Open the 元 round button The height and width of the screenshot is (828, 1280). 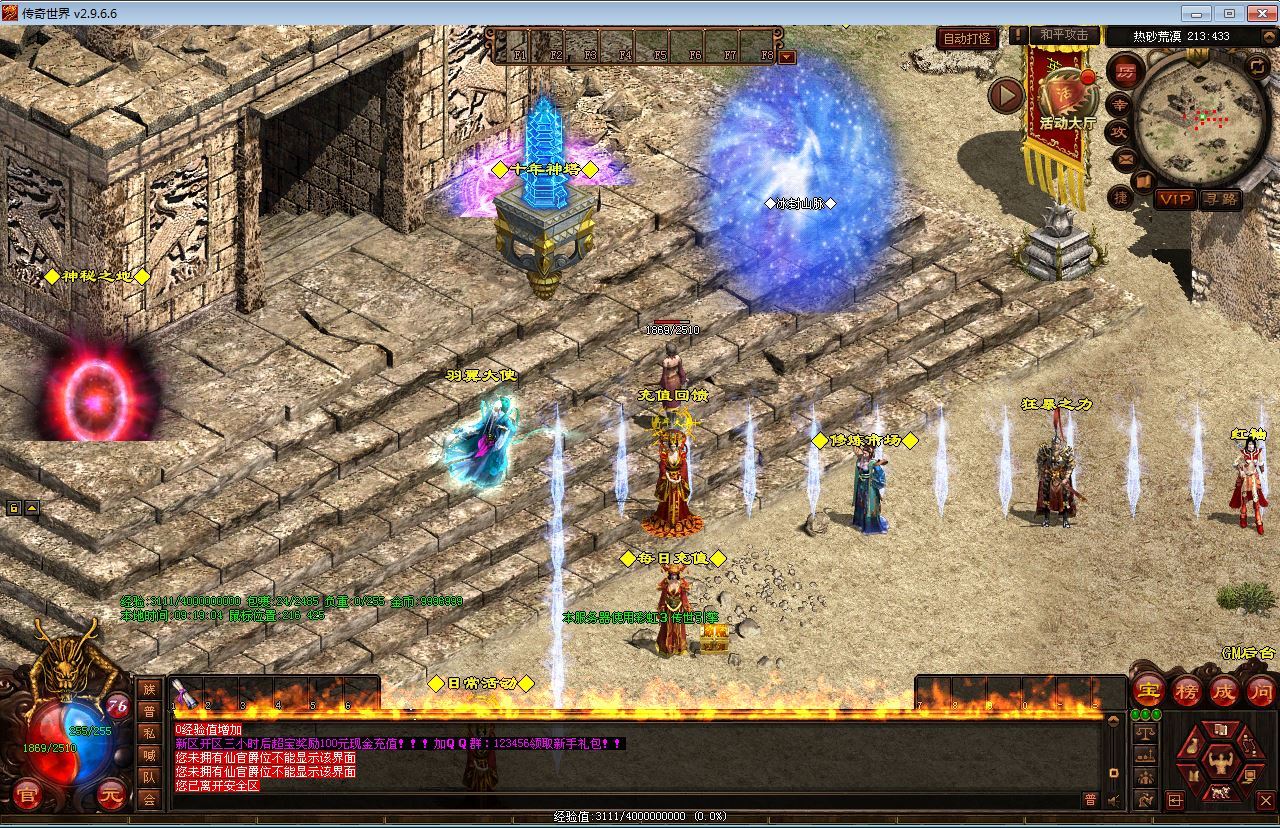pos(112,797)
